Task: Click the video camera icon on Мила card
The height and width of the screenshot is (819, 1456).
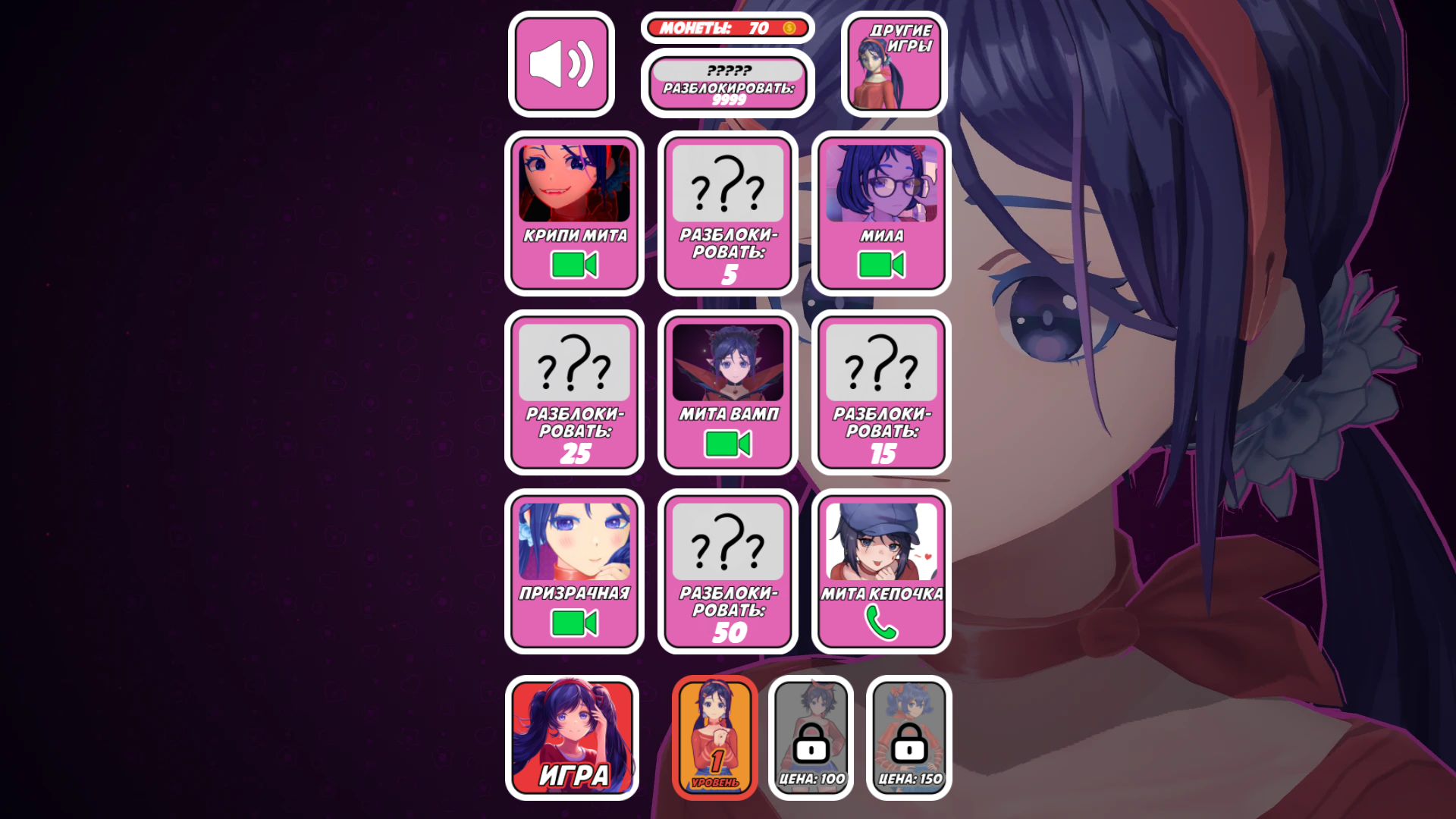Action: click(880, 265)
